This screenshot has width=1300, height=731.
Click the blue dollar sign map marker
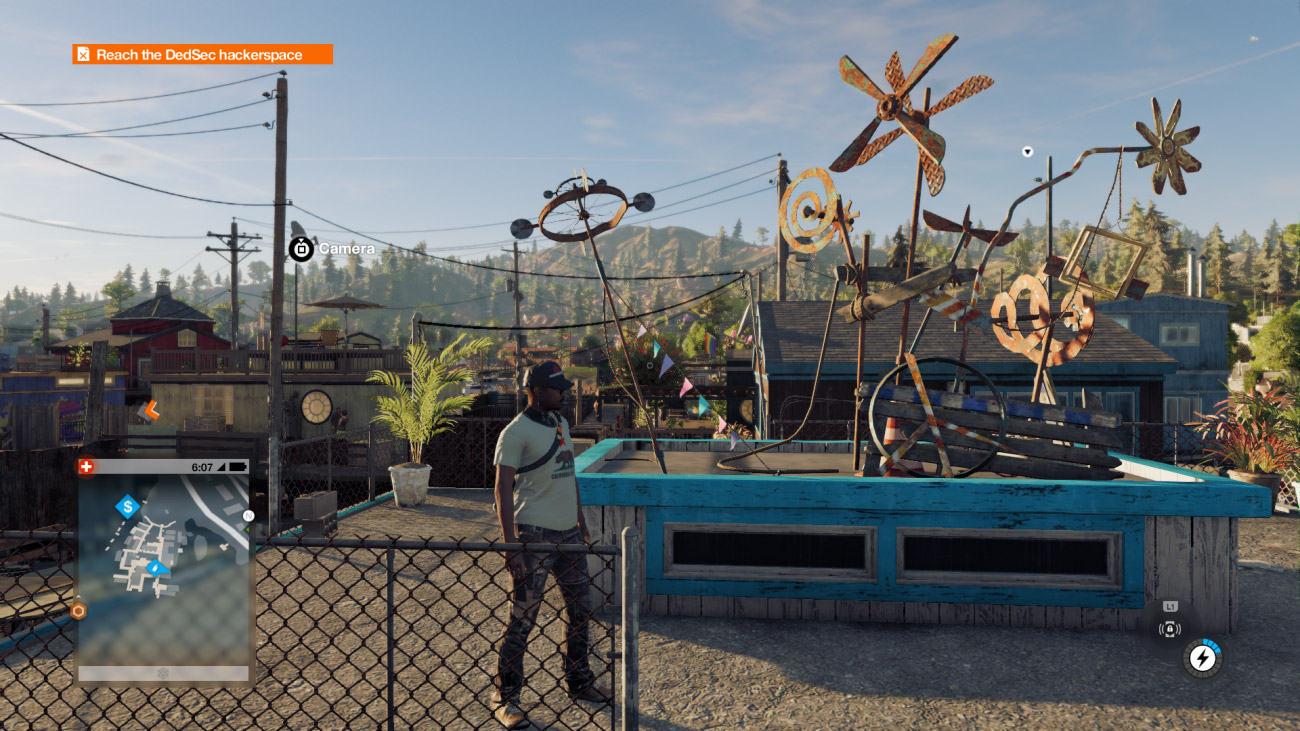pos(127,507)
